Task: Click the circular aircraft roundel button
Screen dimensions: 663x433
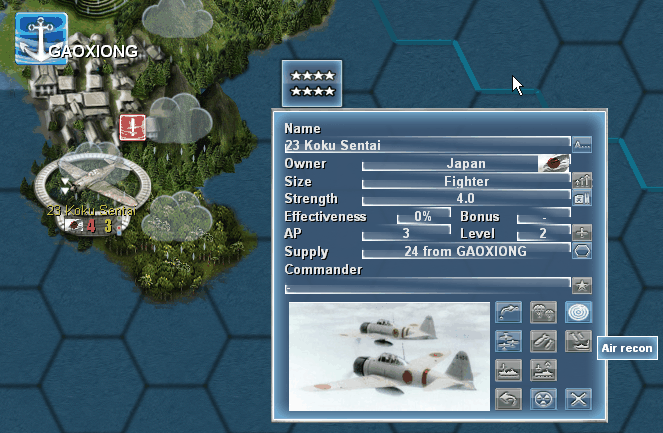Action: [x=543, y=399]
